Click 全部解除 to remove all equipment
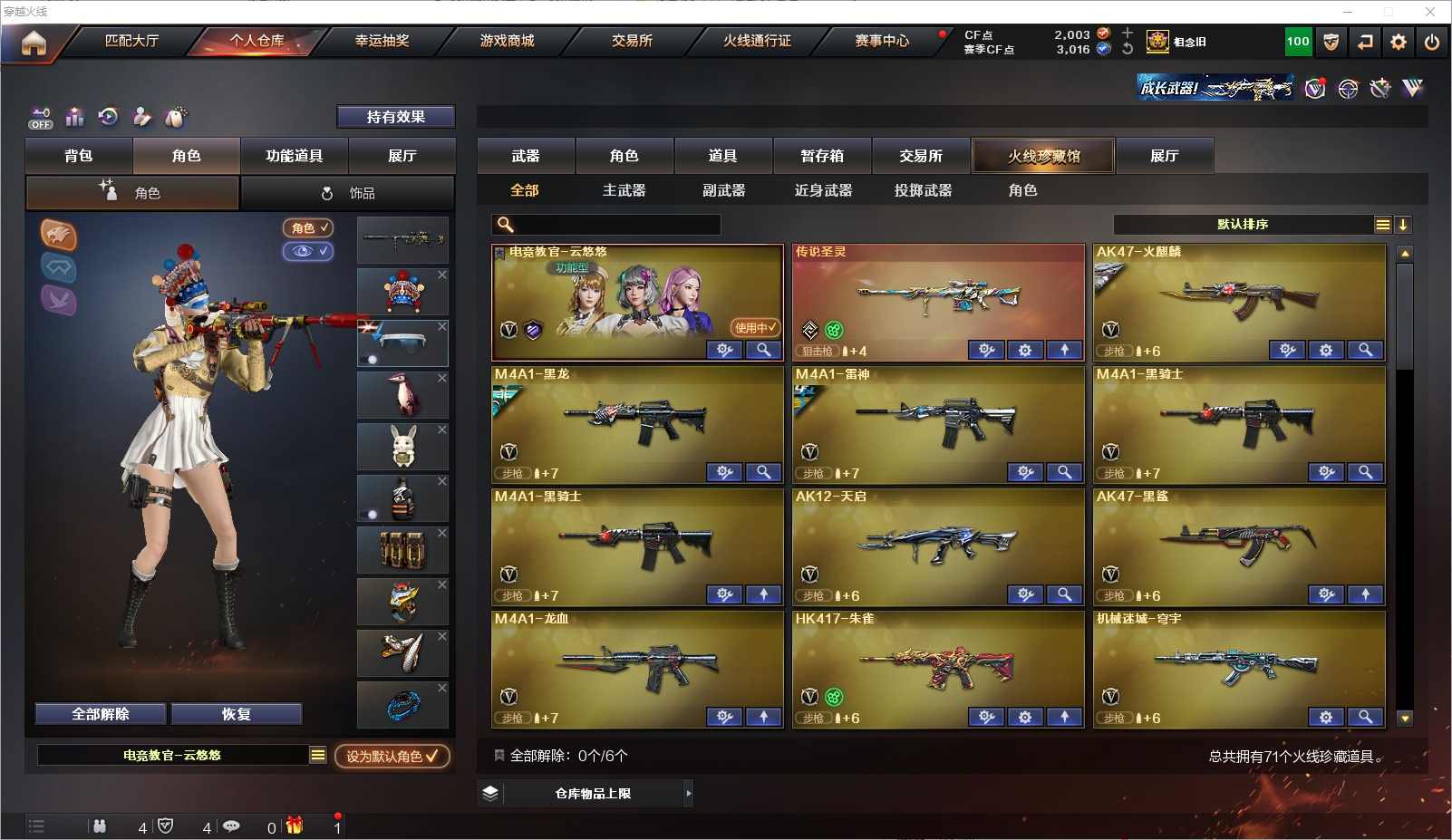The image size is (1452, 840). point(101,714)
